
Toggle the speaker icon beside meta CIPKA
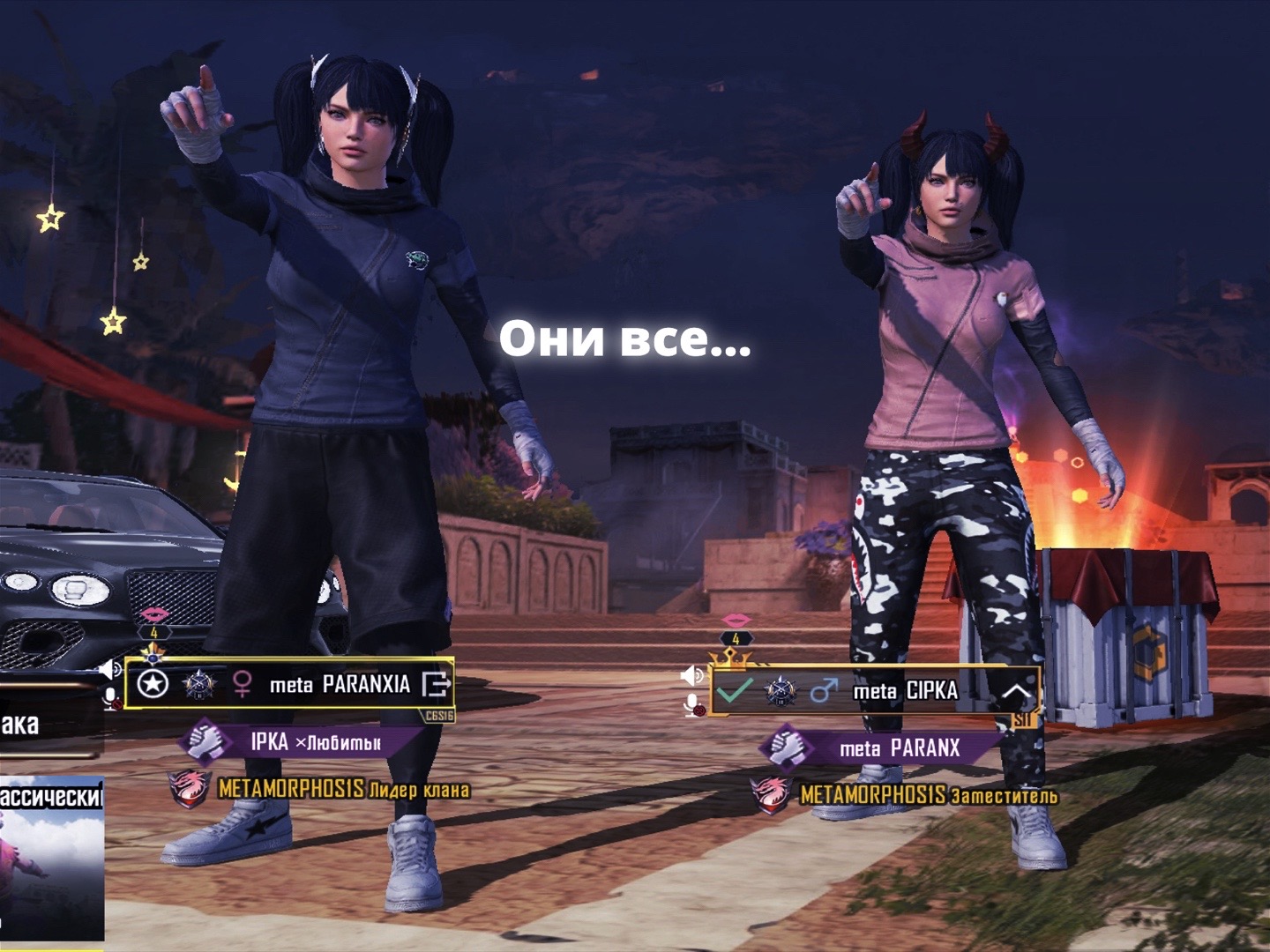tap(693, 675)
